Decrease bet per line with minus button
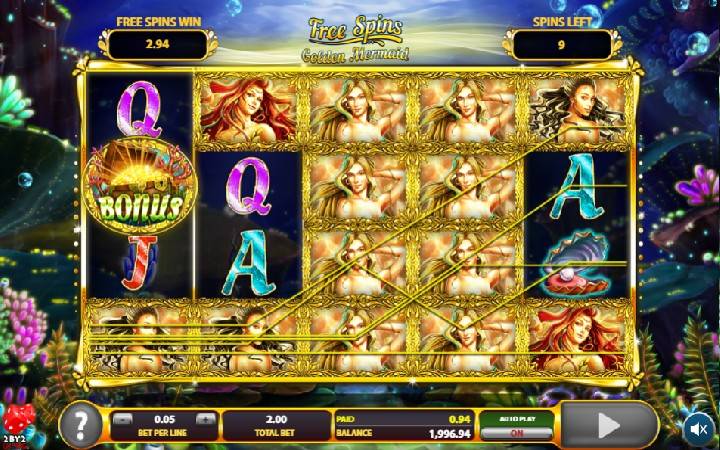This screenshot has height=450, width=720. (x=122, y=420)
